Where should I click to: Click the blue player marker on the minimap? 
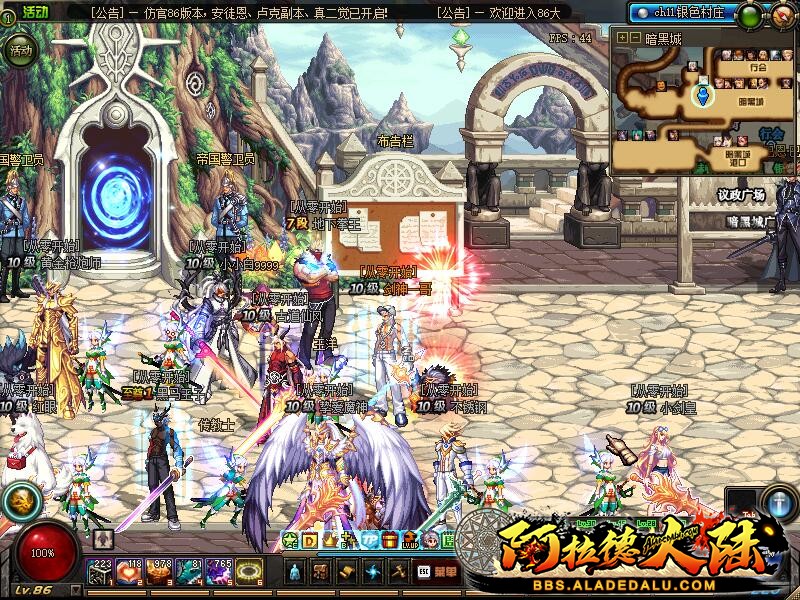pyautogui.click(x=704, y=95)
